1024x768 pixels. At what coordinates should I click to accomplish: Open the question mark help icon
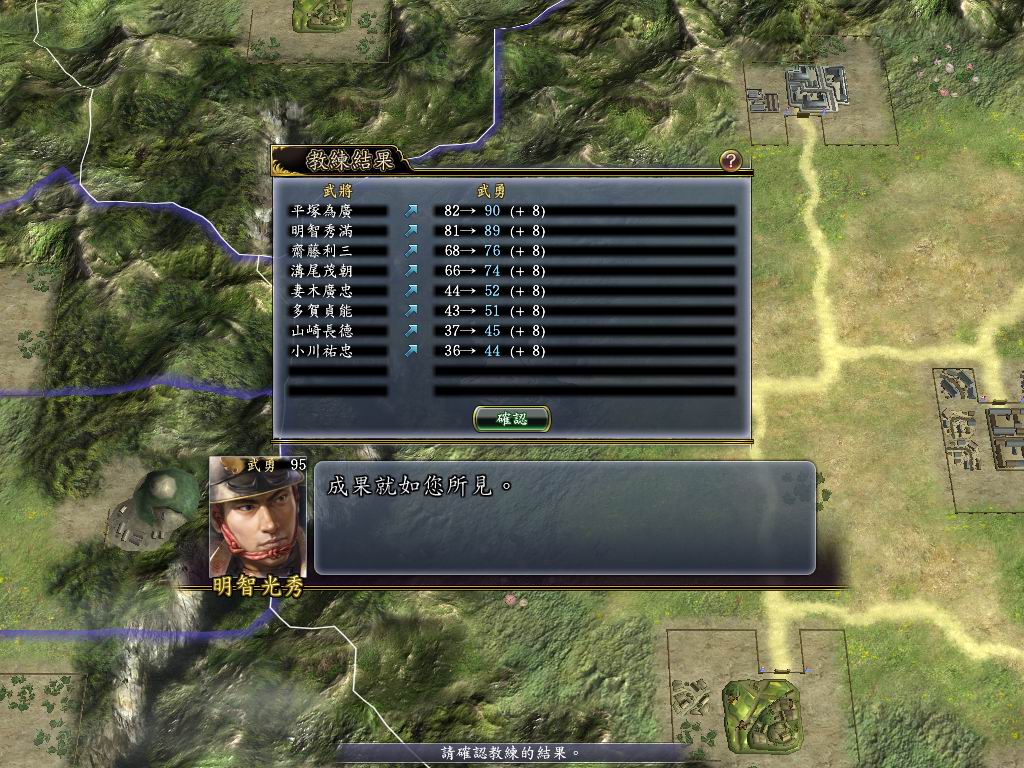click(x=730, y=160)
